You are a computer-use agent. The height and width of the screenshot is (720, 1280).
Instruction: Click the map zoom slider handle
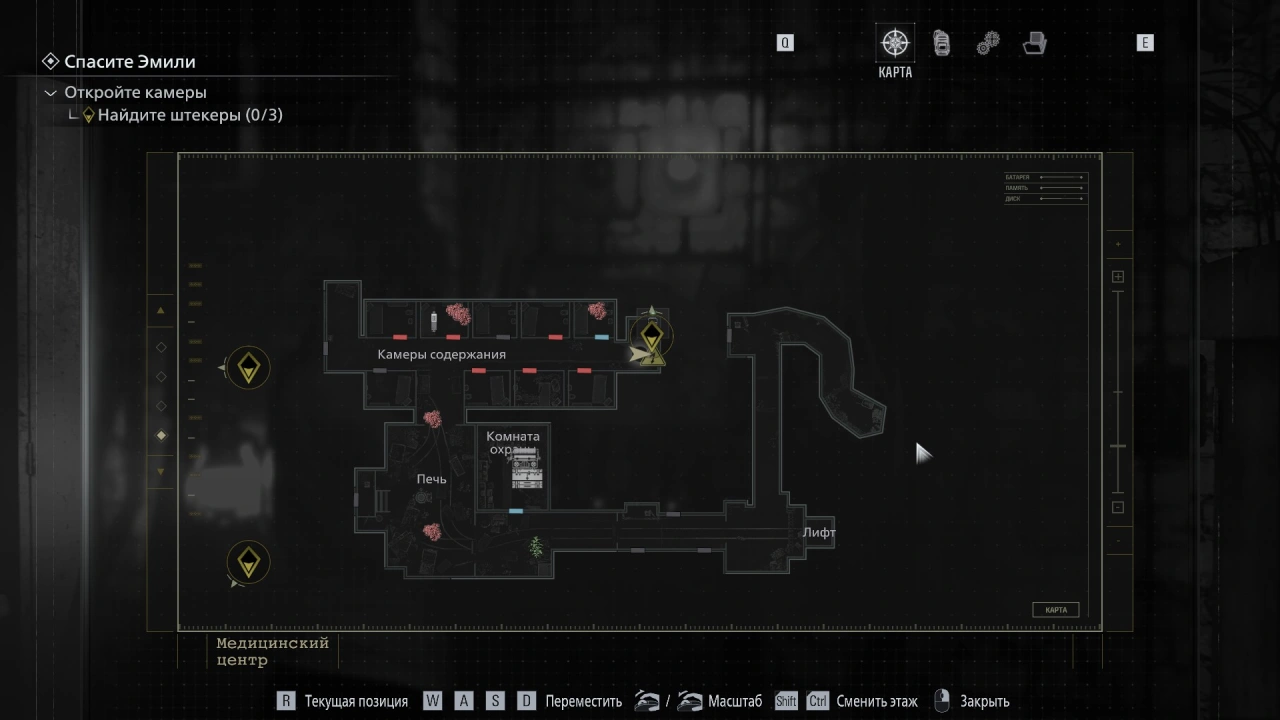(1118, 446)
